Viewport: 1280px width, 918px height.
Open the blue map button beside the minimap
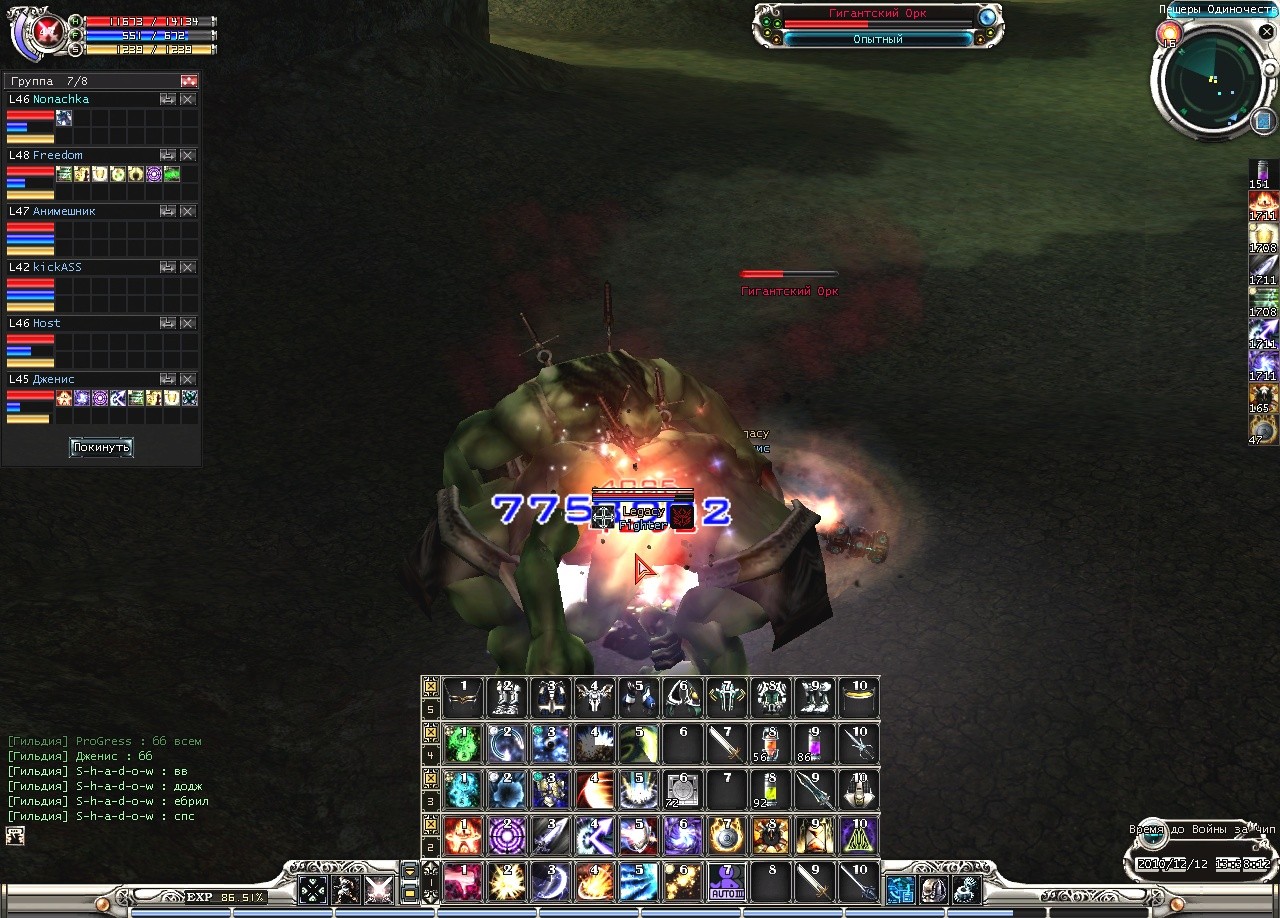coord(1262,121)
